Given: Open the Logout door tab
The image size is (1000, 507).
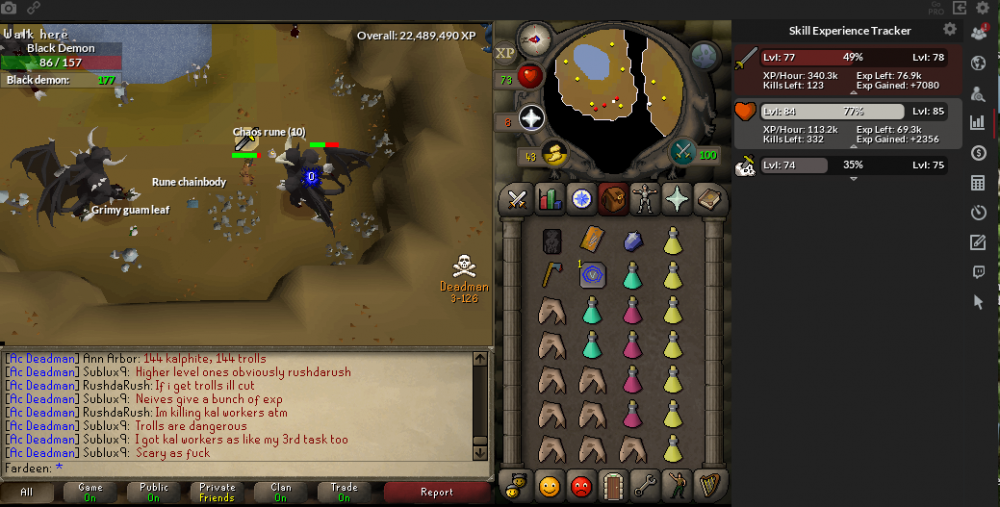Looking at the screenshot, I should [x=613, y=486].
